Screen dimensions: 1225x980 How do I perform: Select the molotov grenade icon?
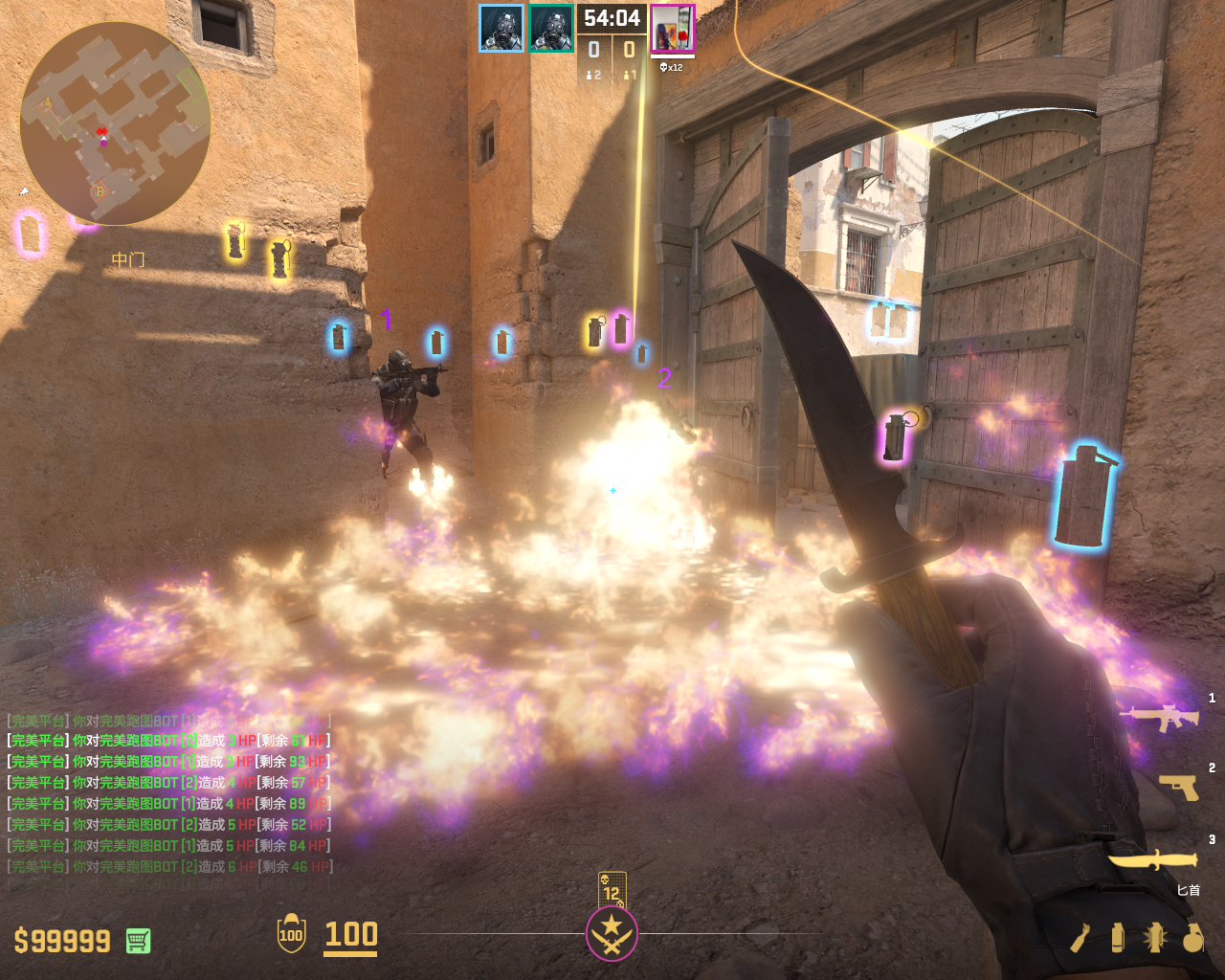click(1080, 938)
